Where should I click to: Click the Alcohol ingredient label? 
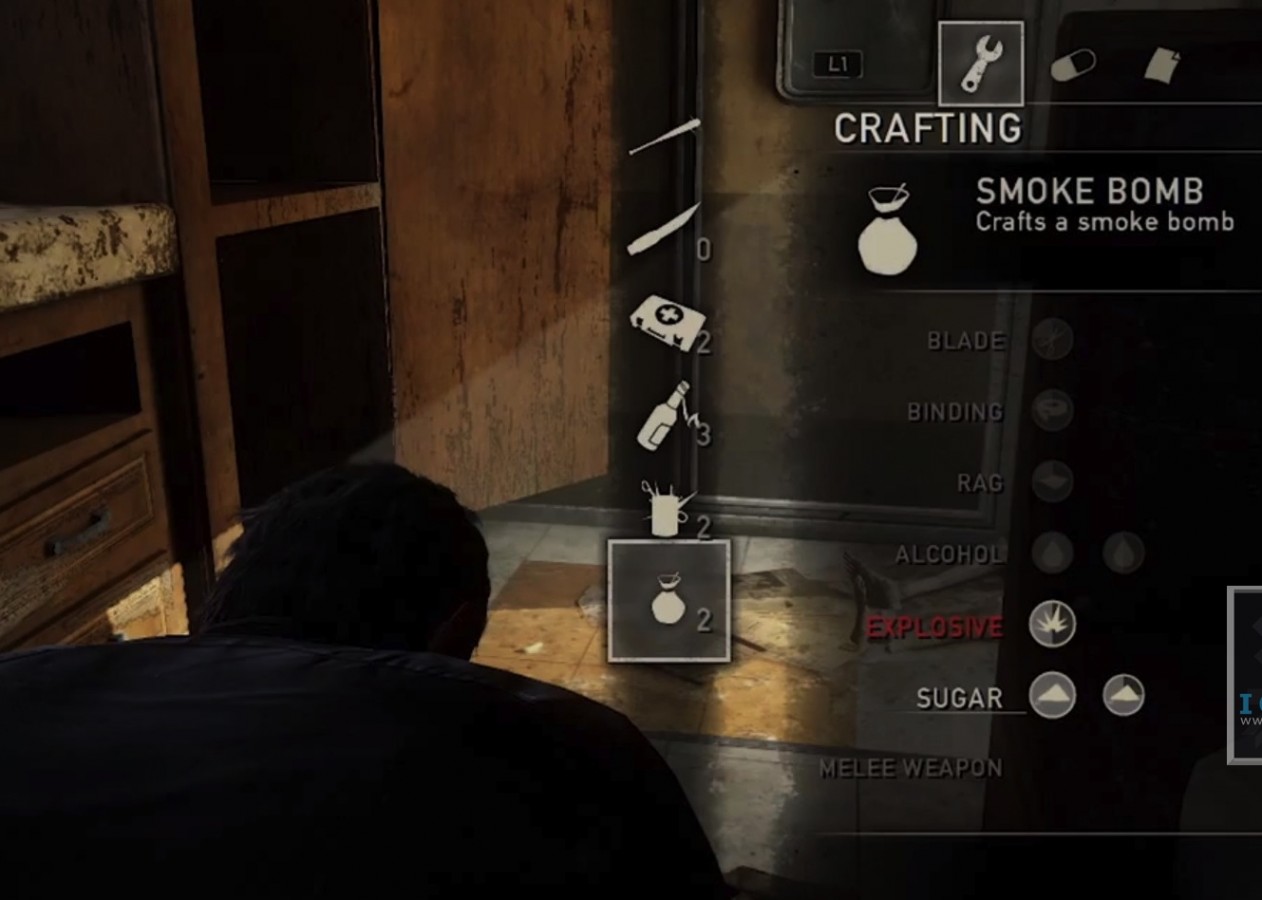(948, 554)
